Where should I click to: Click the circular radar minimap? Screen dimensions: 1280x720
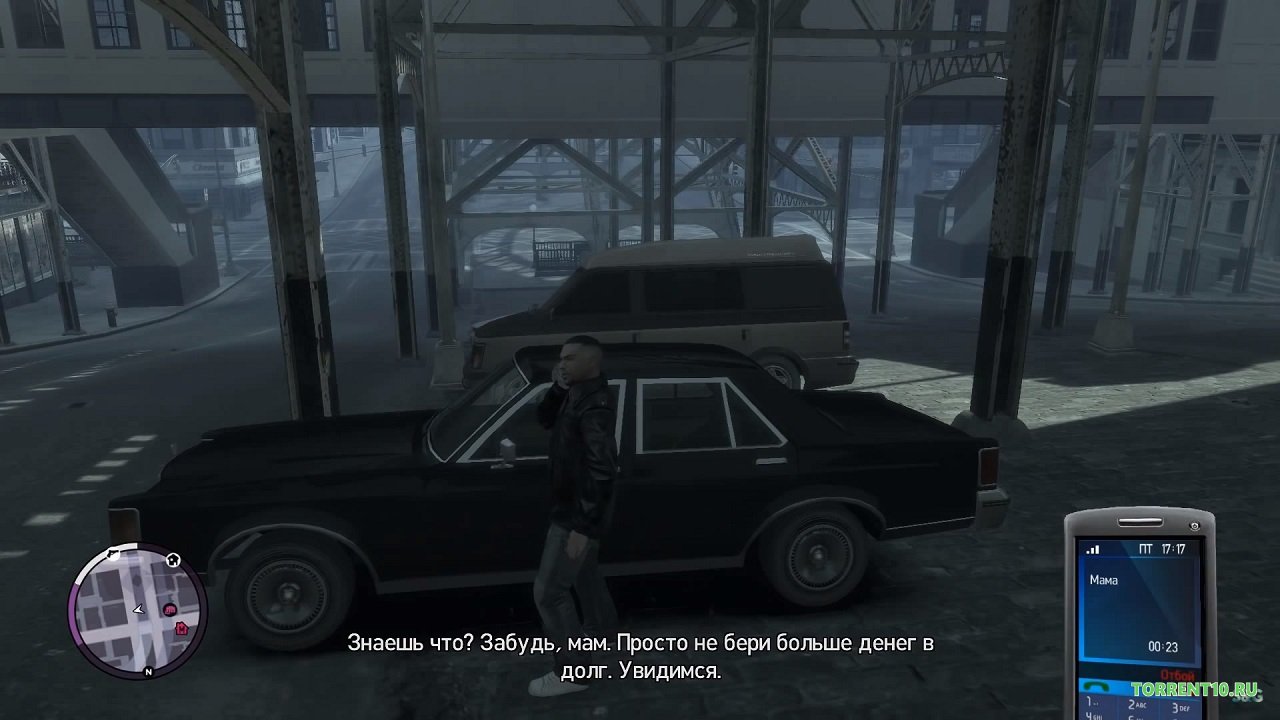pos(137,611)
